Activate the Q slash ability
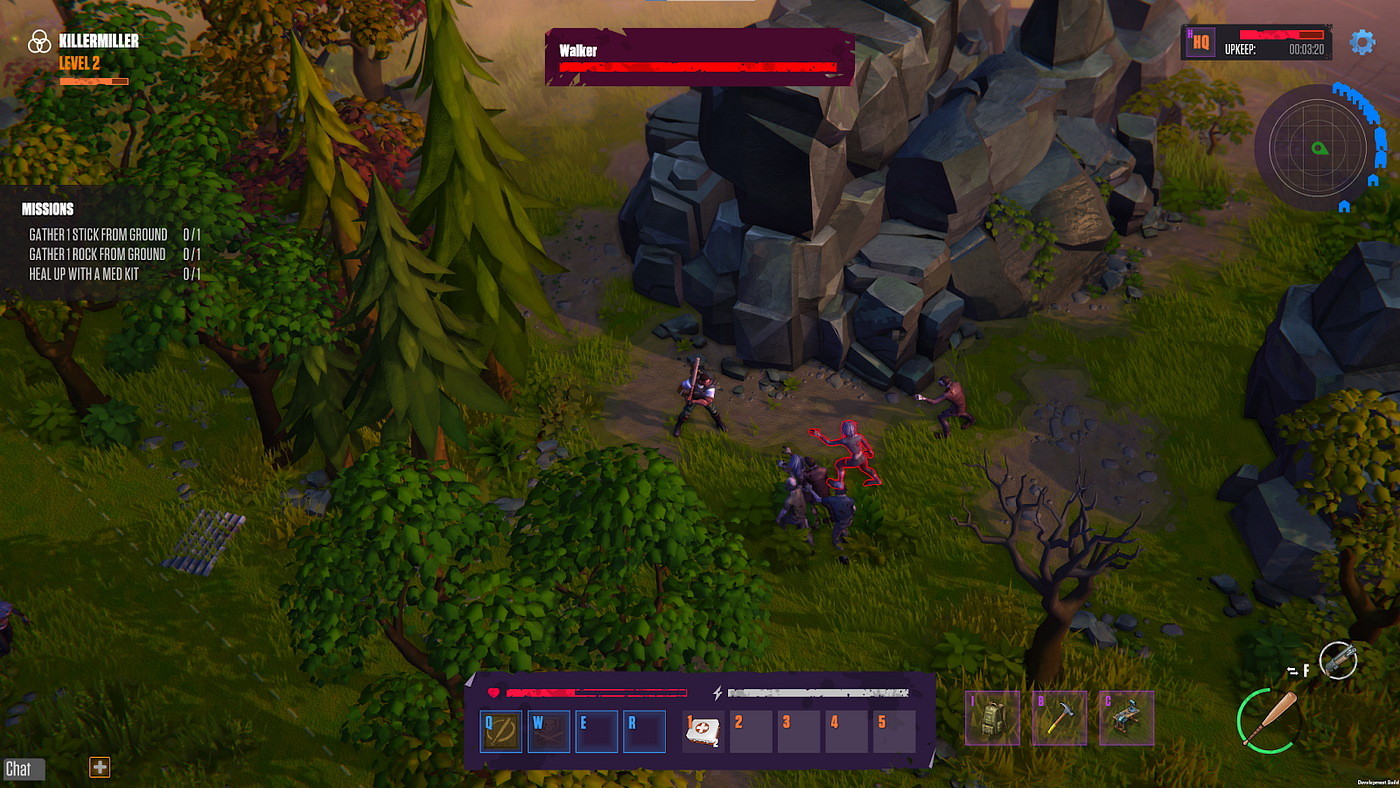1400x788 pixels. pyautogui.click(x=501, y=732)
